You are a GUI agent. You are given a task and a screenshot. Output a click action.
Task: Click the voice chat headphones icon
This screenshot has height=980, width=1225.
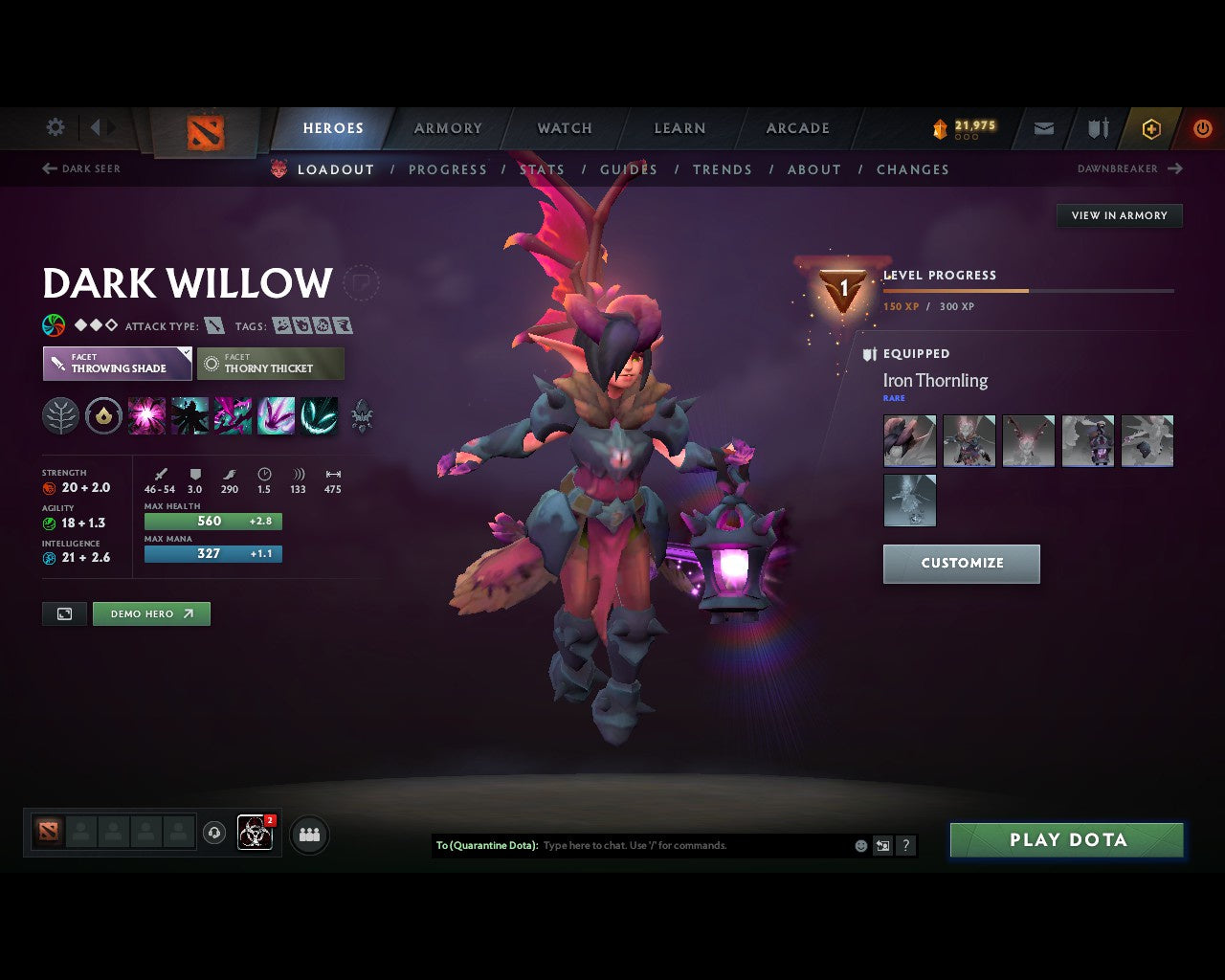[213, 834]
